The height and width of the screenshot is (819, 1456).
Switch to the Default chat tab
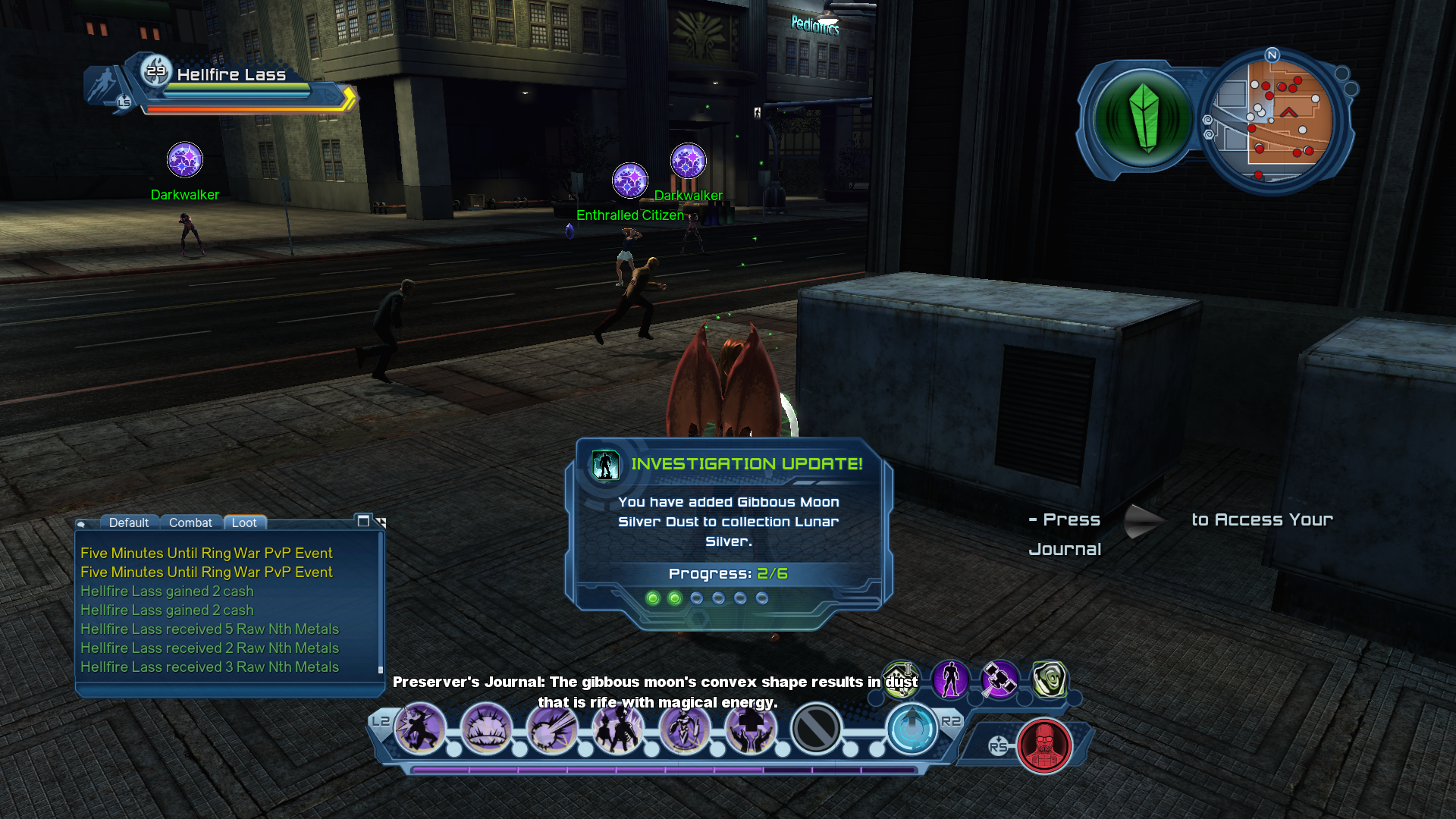[128, 522]
